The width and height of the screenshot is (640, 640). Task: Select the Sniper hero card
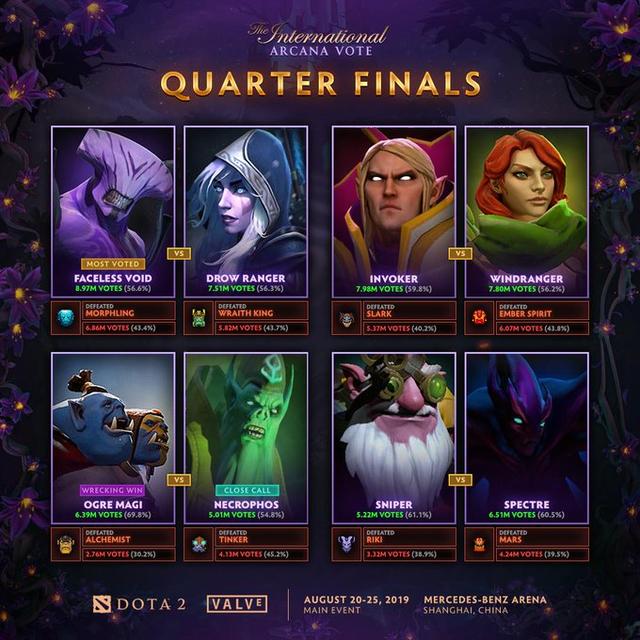pyautogui.click(x=394, y=437)
